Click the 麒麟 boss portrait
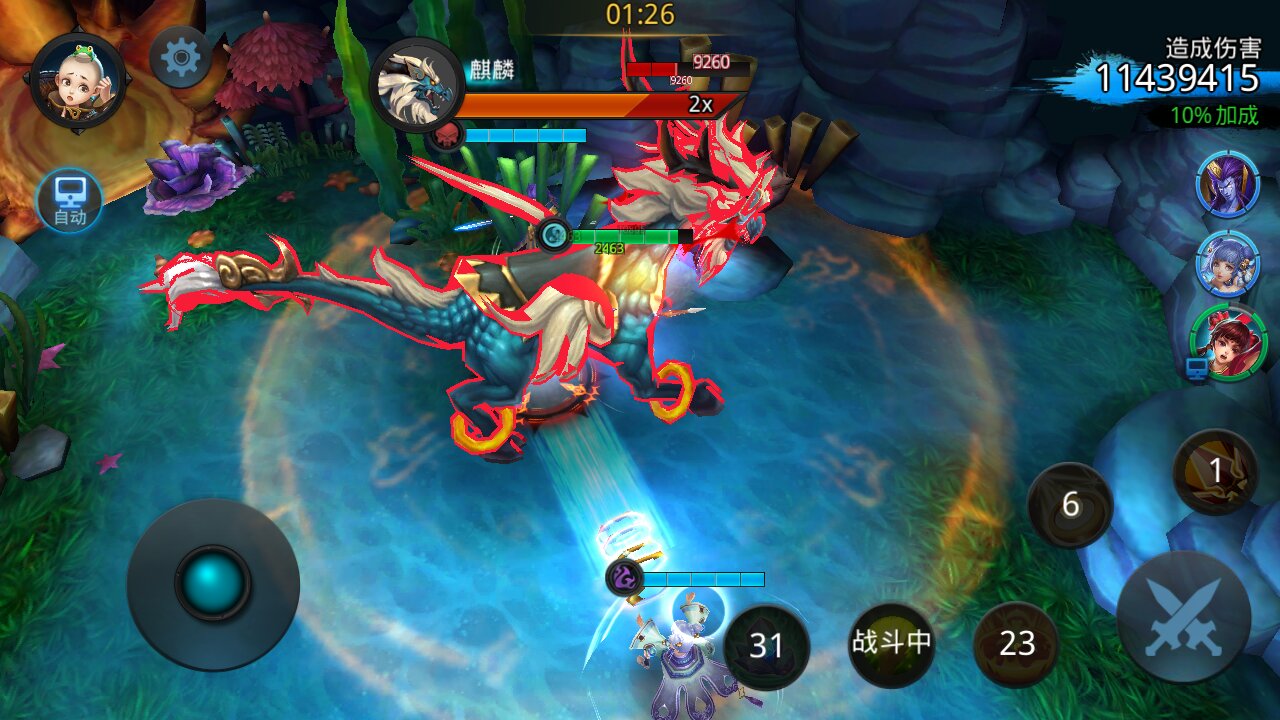Image resolution: width=1280 pixels, height=720 pixels. (x=417, y=85)
